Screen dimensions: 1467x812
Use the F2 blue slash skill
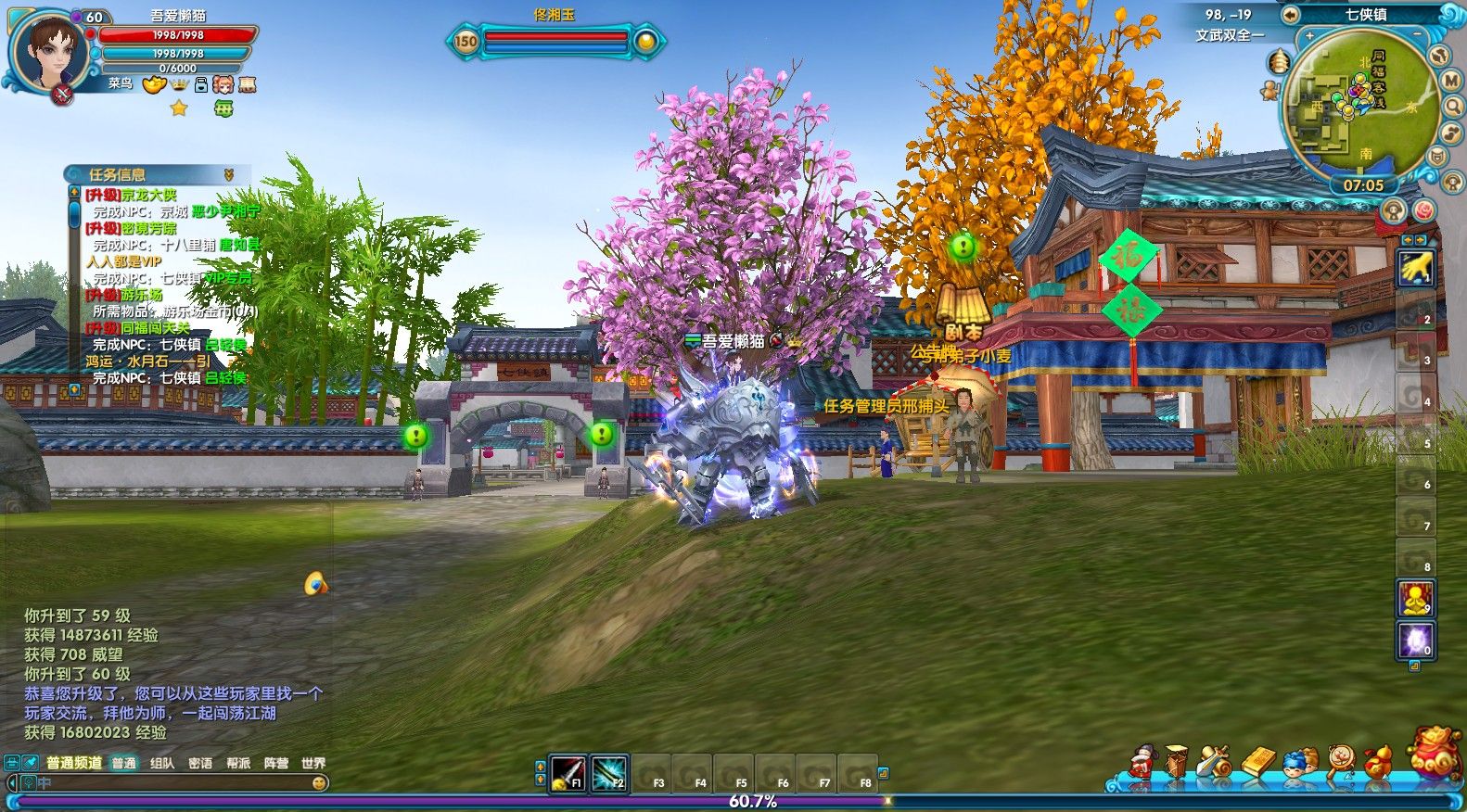pyautogui.click(x=609, y=772)
